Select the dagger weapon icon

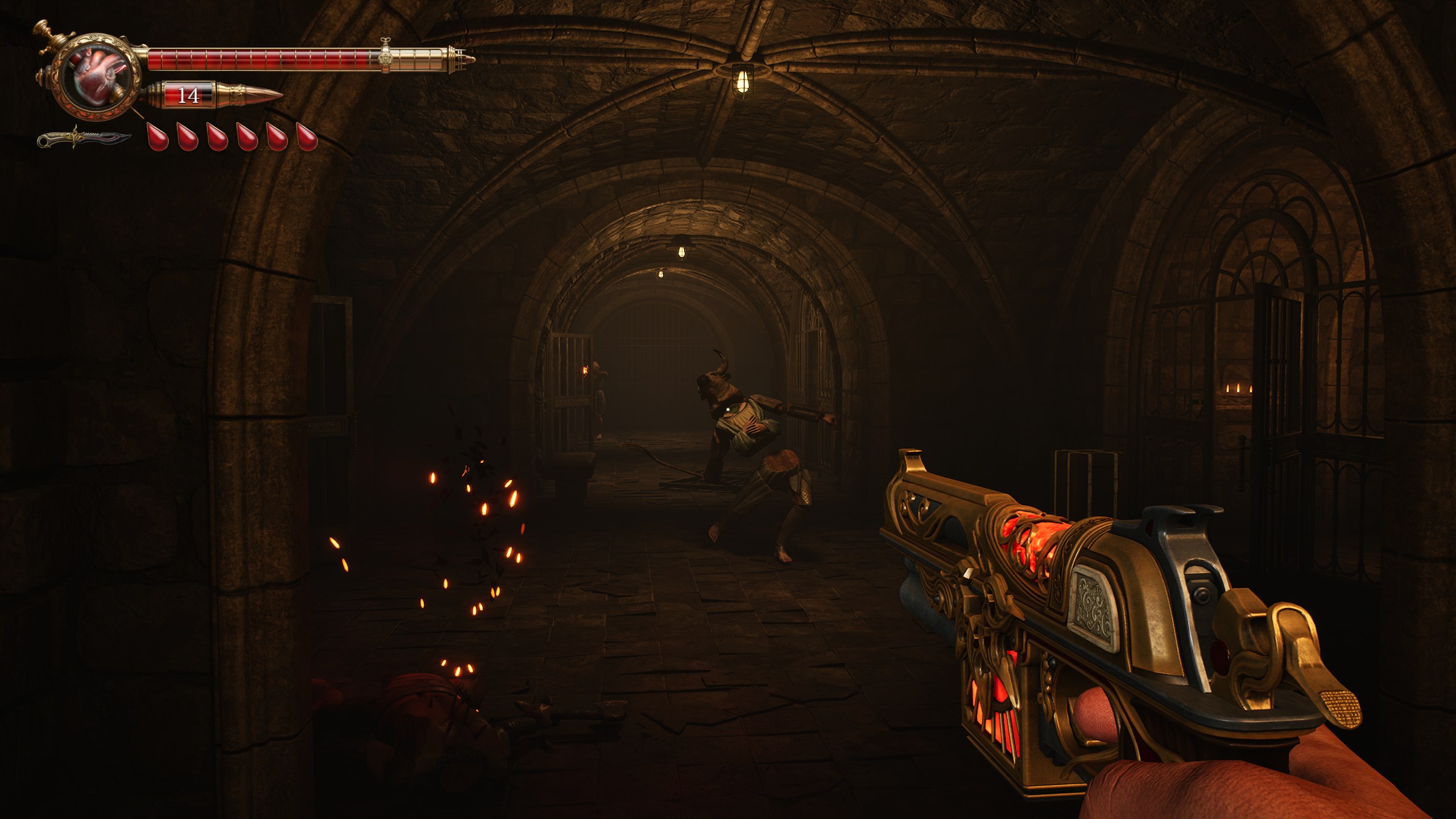[84, 138]
